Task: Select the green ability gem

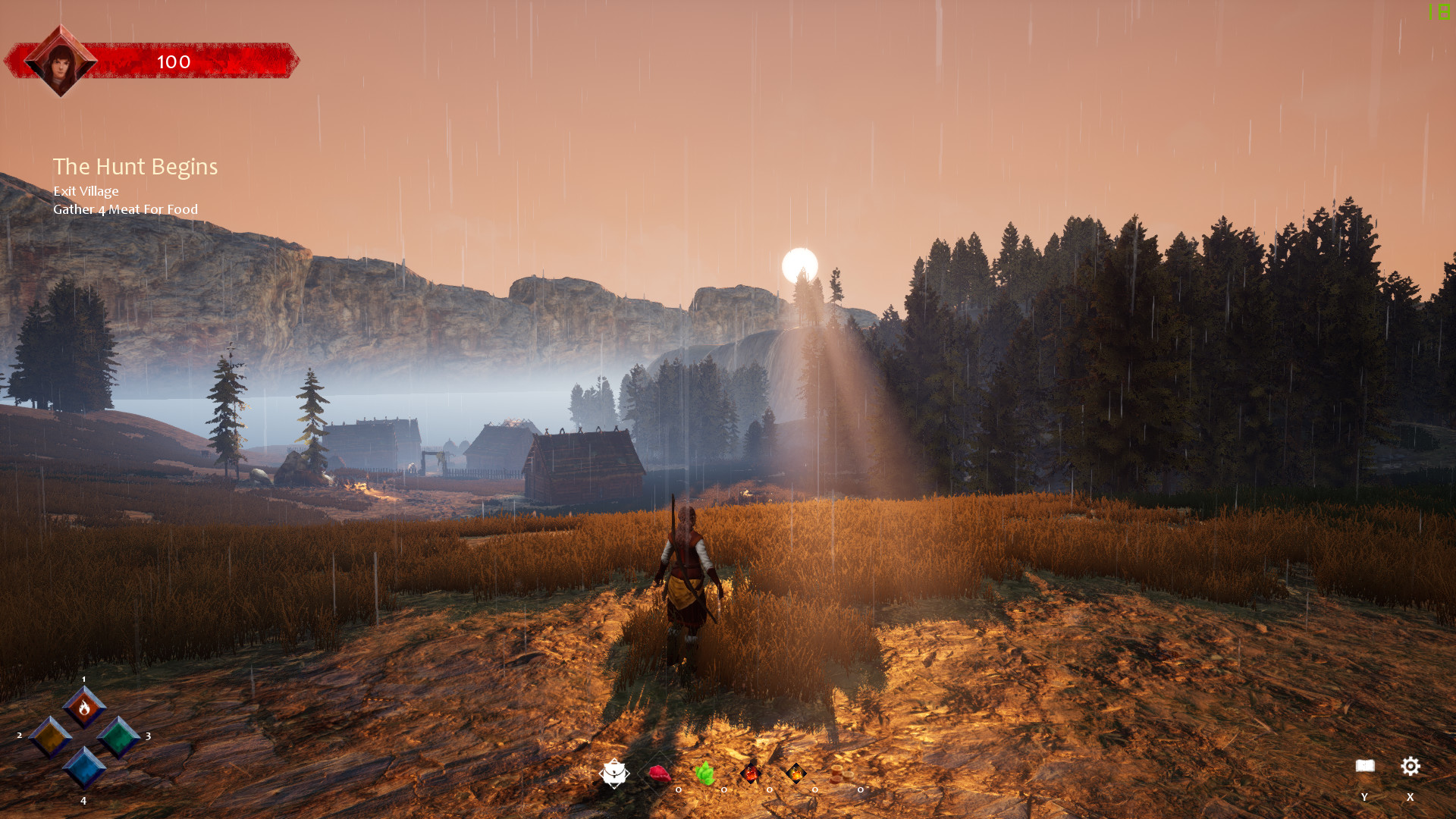Action: tap(118, 736)
